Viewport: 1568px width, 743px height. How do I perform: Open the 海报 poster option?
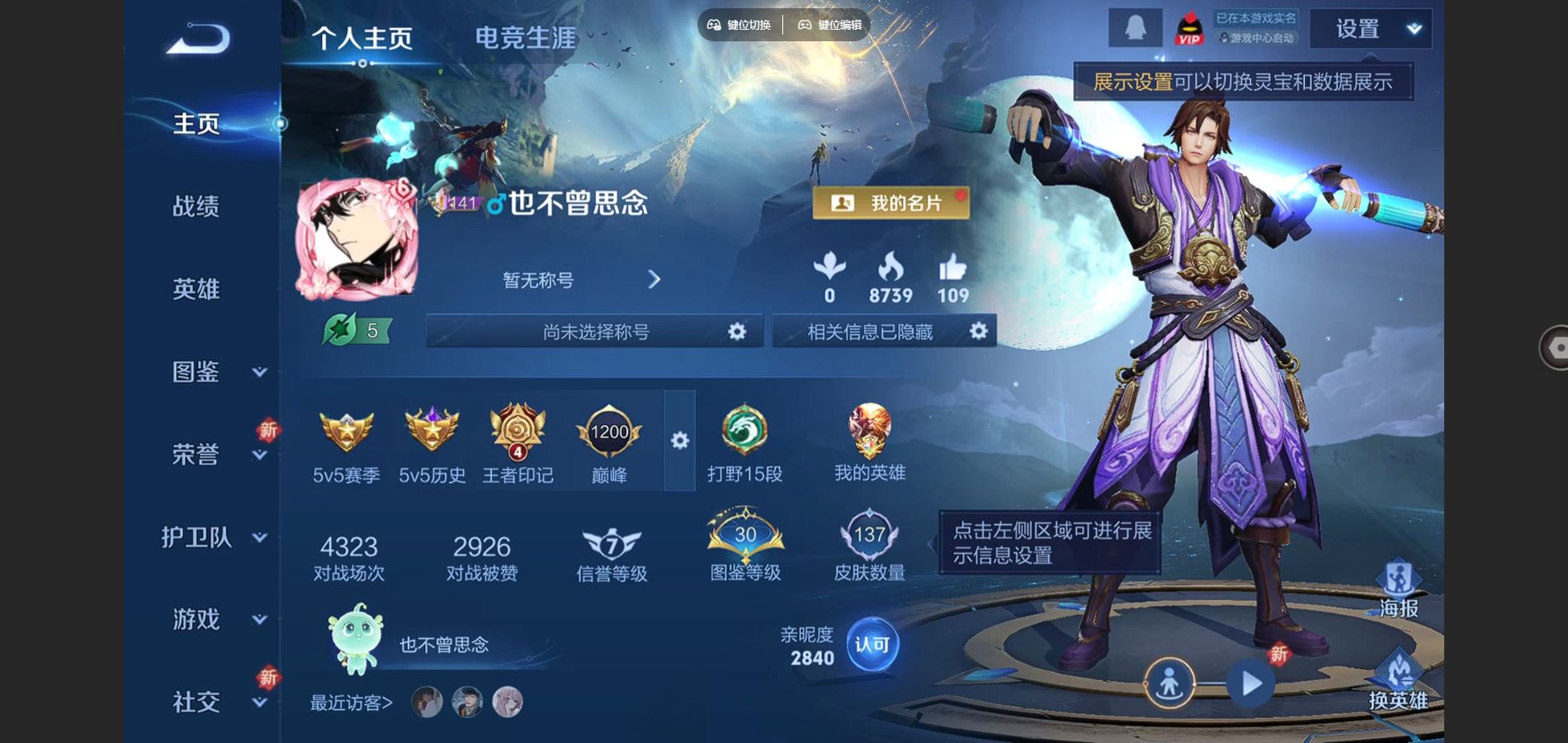tap(1398, 588)
